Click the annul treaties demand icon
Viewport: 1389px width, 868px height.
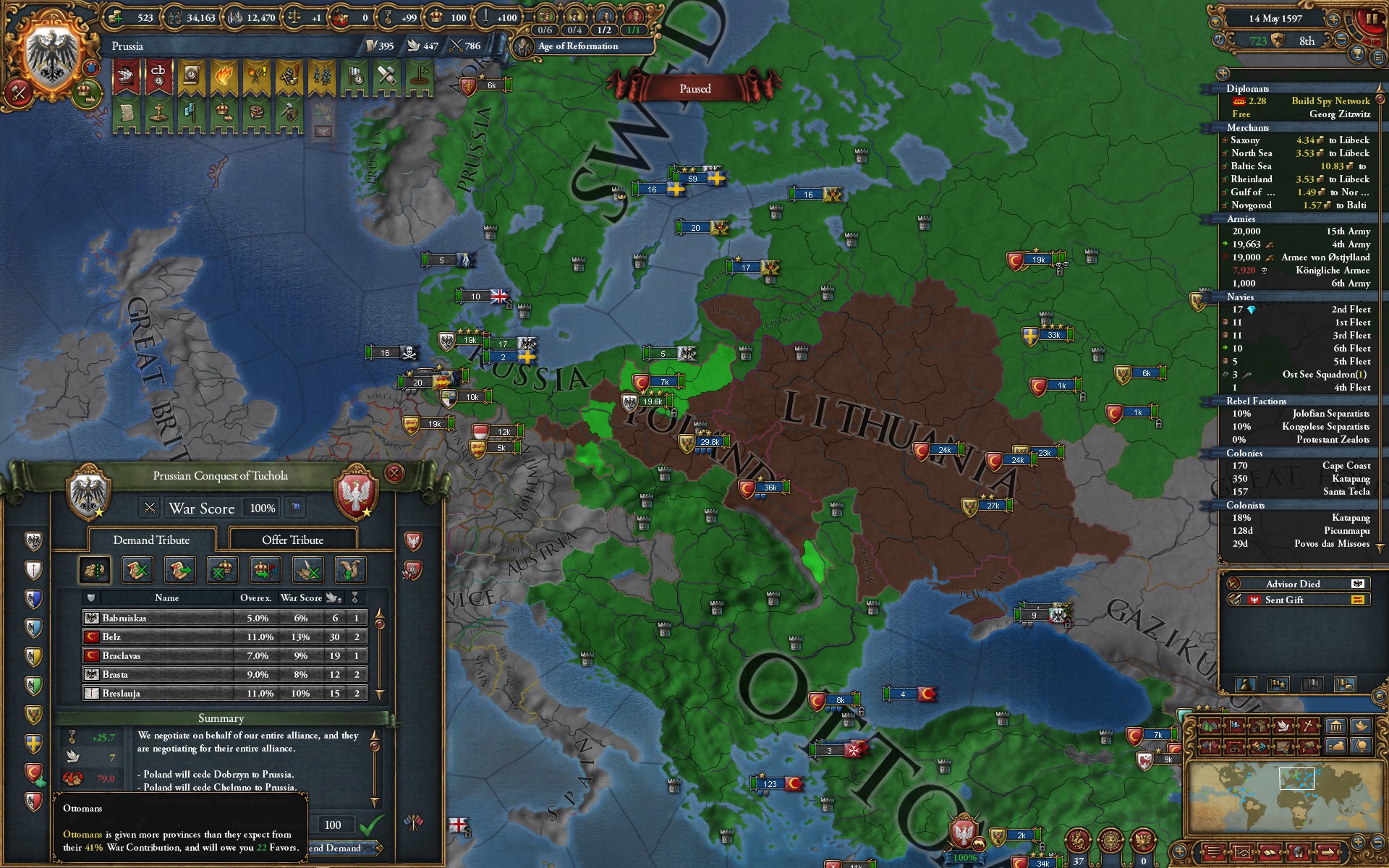click(137, 571)
